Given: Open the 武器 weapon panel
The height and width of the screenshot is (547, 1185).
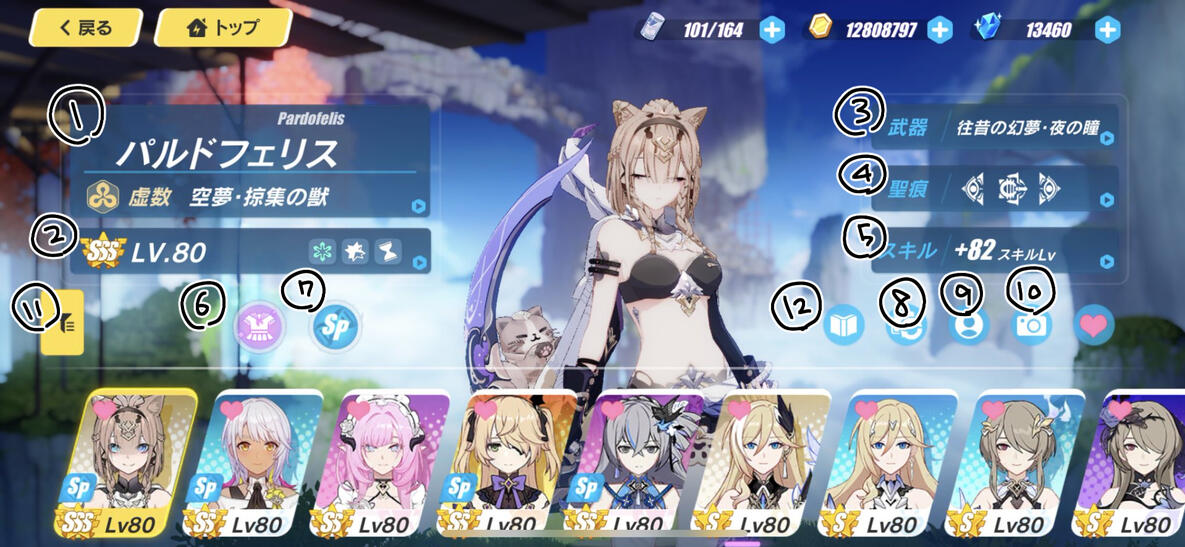Looking at the screenshot, I should click(995, 128).
